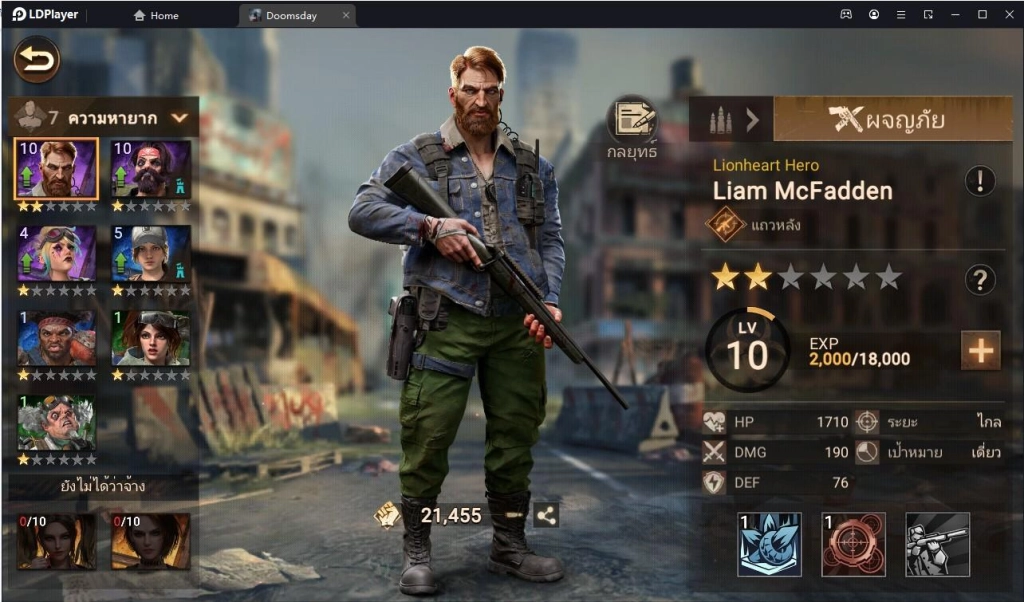Open the rarity sort dropdown

tap(179, 117)
